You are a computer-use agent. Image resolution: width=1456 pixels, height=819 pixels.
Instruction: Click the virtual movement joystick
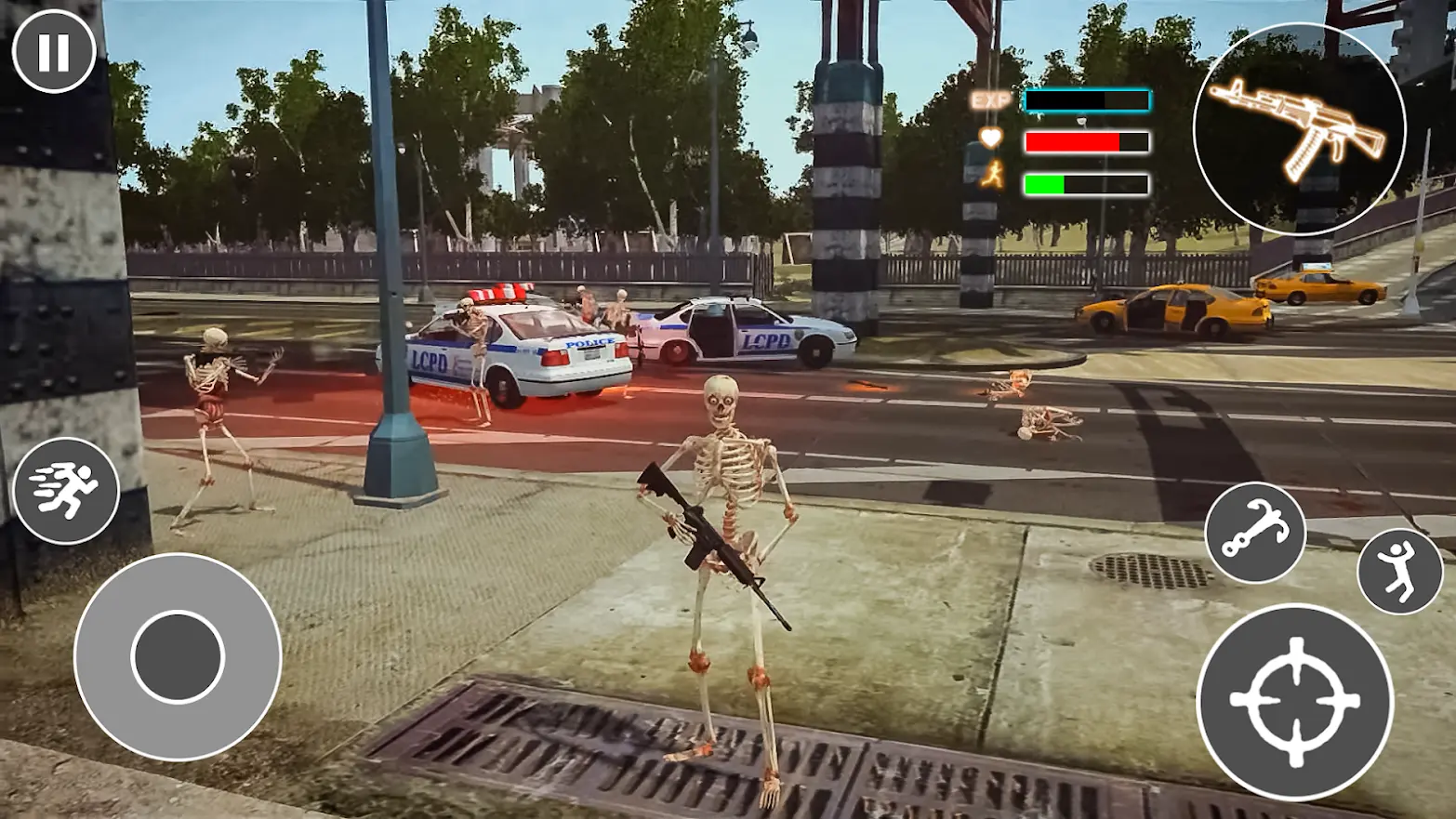(178, 656)
